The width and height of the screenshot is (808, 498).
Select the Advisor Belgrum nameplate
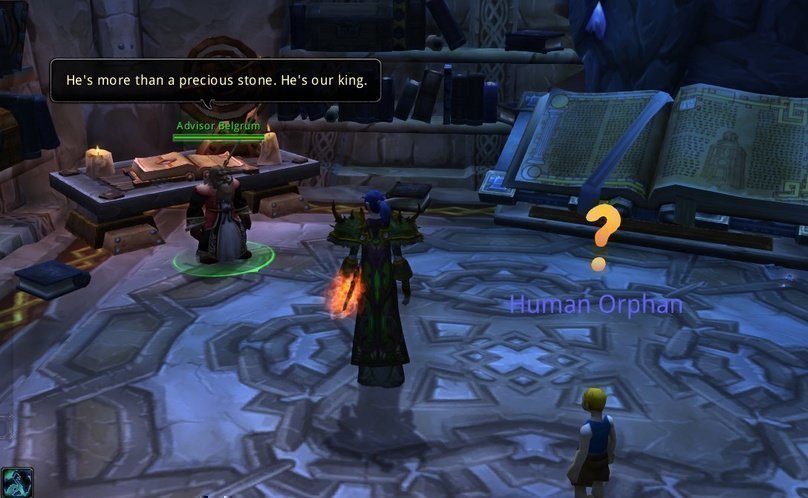point(218,126)
